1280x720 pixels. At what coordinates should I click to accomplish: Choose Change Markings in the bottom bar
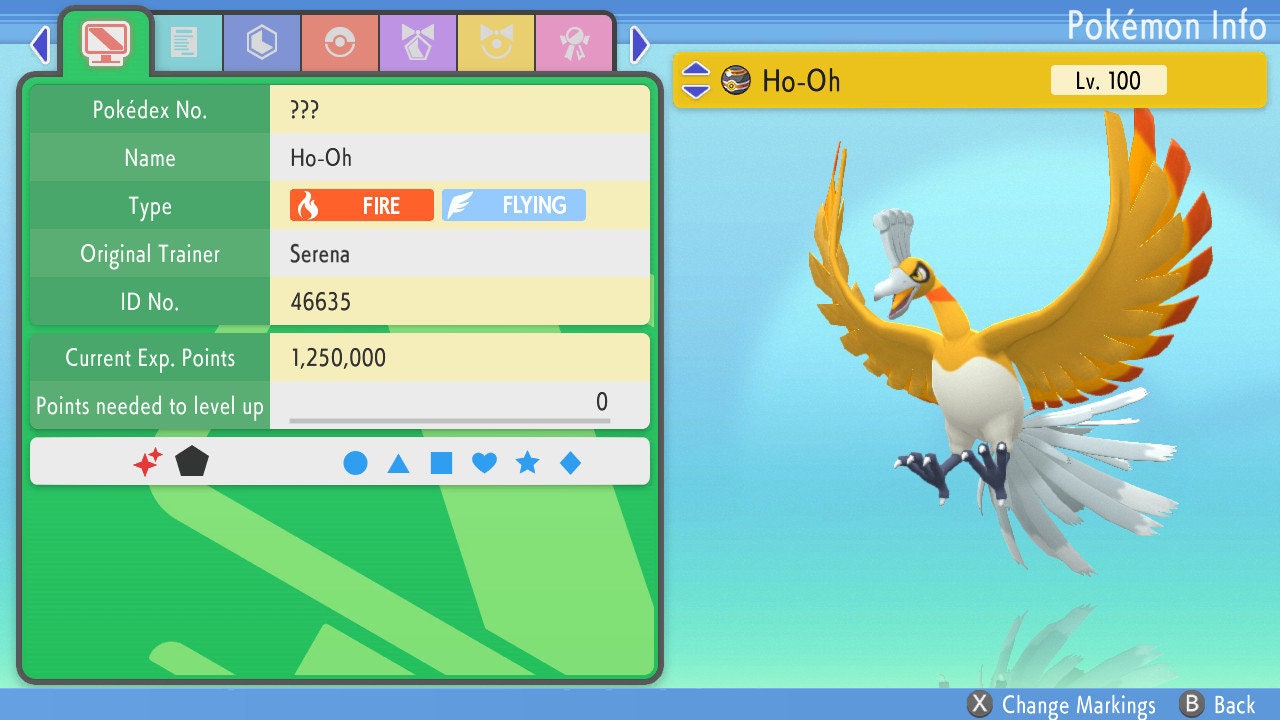coord(1062,705)
